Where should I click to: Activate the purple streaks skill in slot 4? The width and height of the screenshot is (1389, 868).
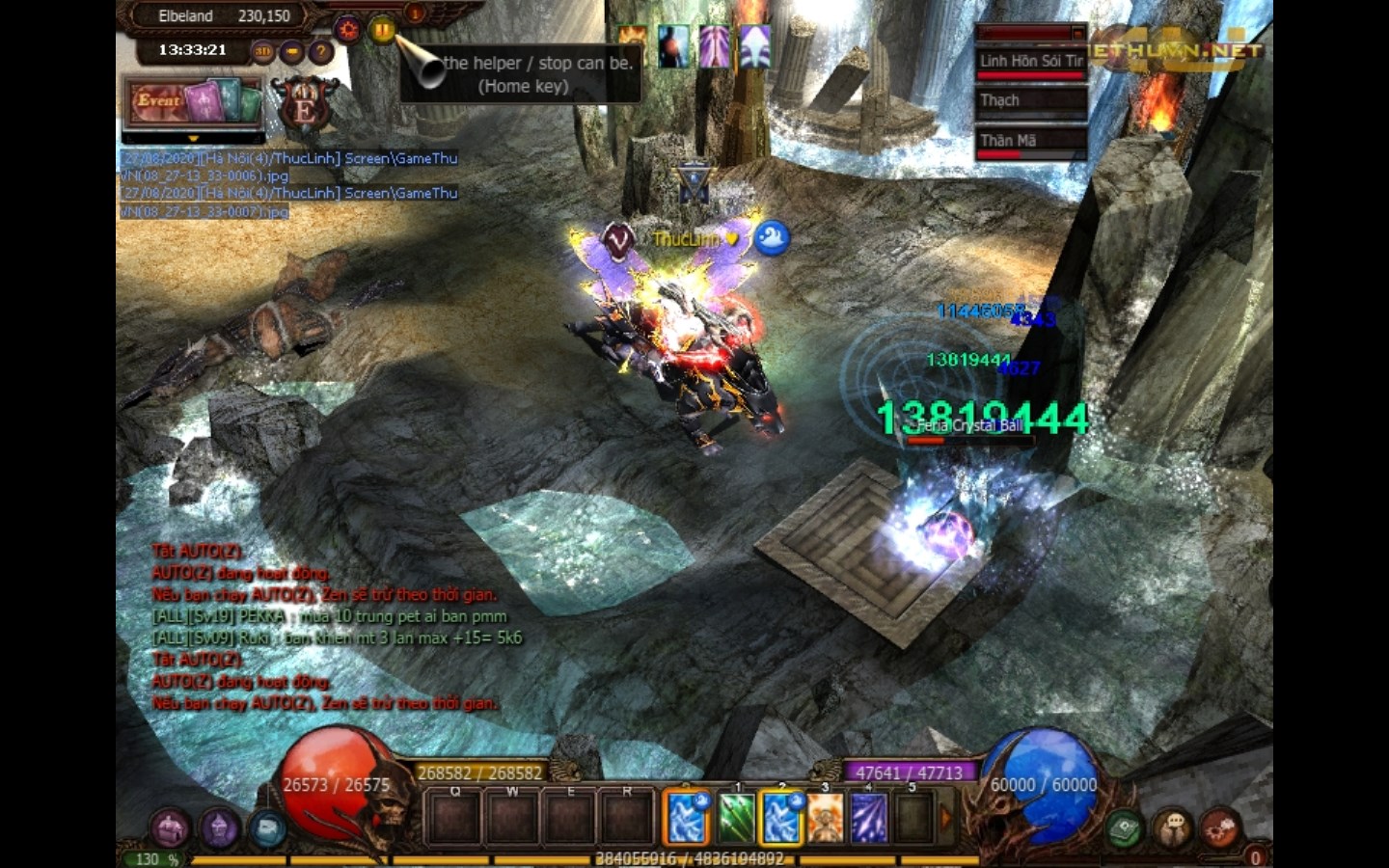868,818
